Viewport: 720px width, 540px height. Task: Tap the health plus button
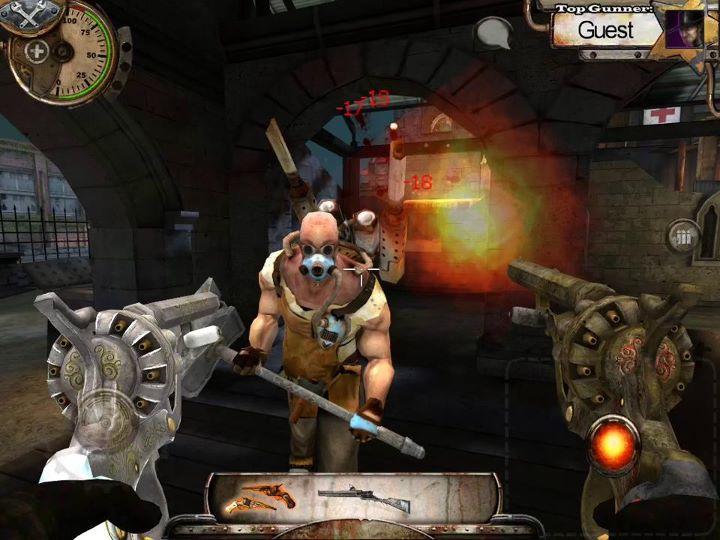(x=37, y=51)
